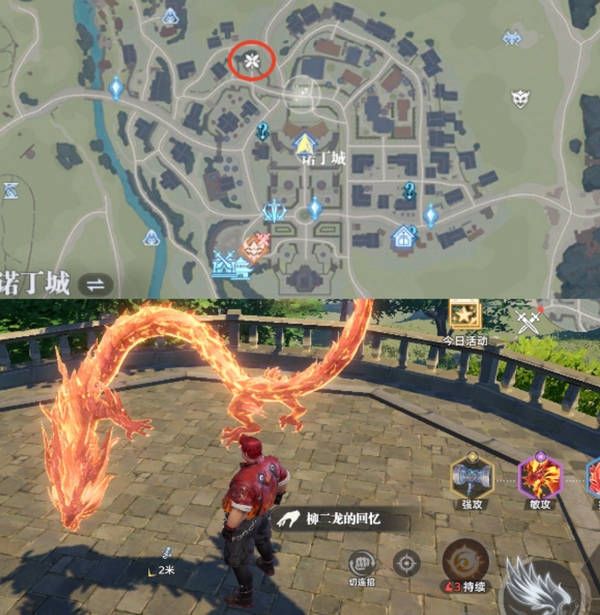This screenshot has height=615, width=600.
Task: Select the 强攻 hammer spirit
Action: pos(471,476)
